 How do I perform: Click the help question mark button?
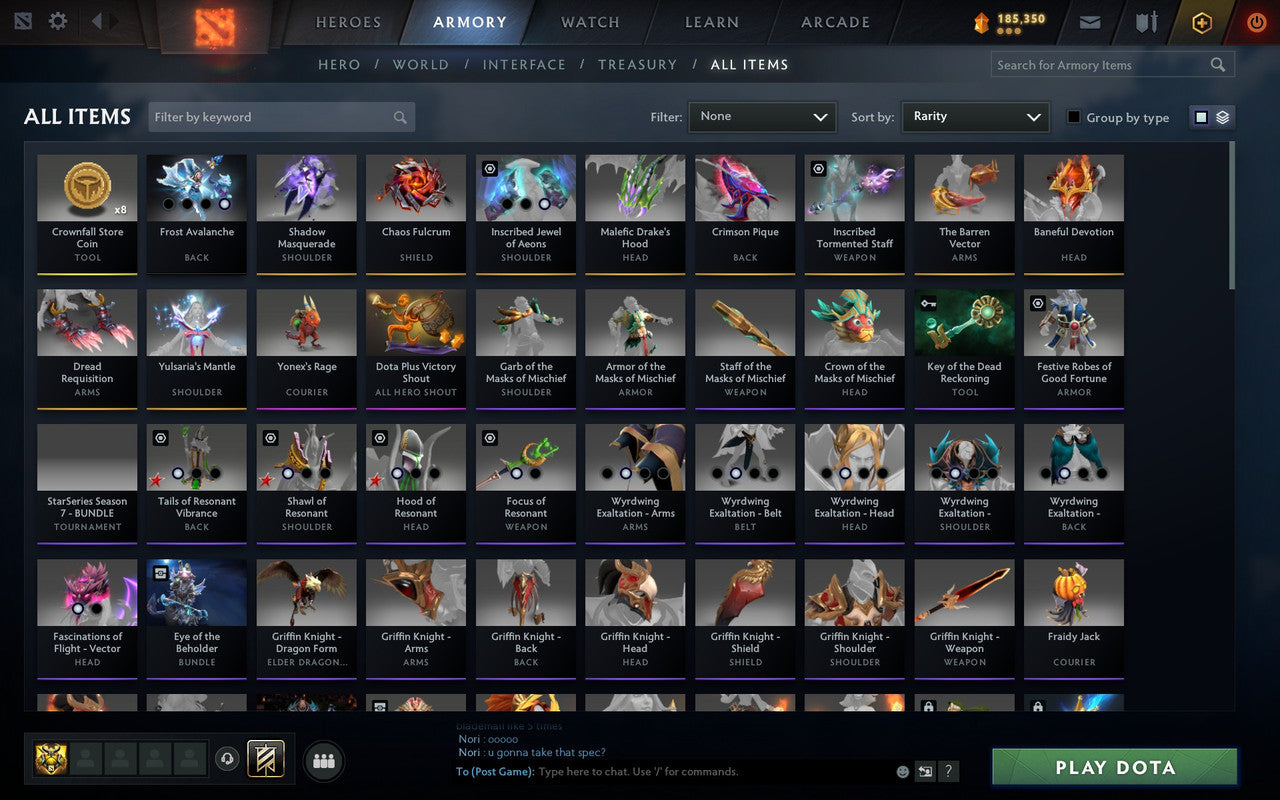pos(948,771)
